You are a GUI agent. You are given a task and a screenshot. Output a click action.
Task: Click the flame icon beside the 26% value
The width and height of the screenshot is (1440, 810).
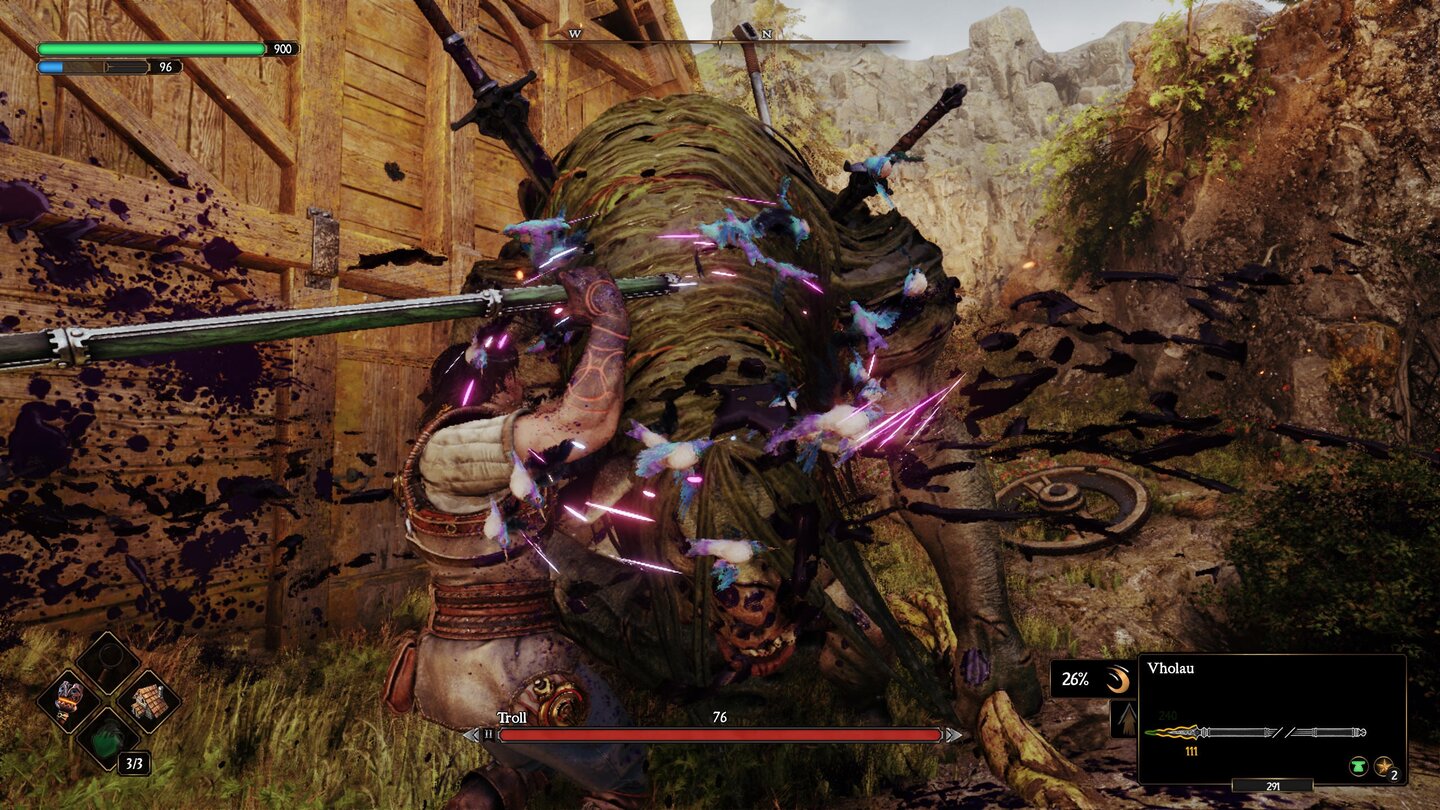click(x=1118, y=678)
